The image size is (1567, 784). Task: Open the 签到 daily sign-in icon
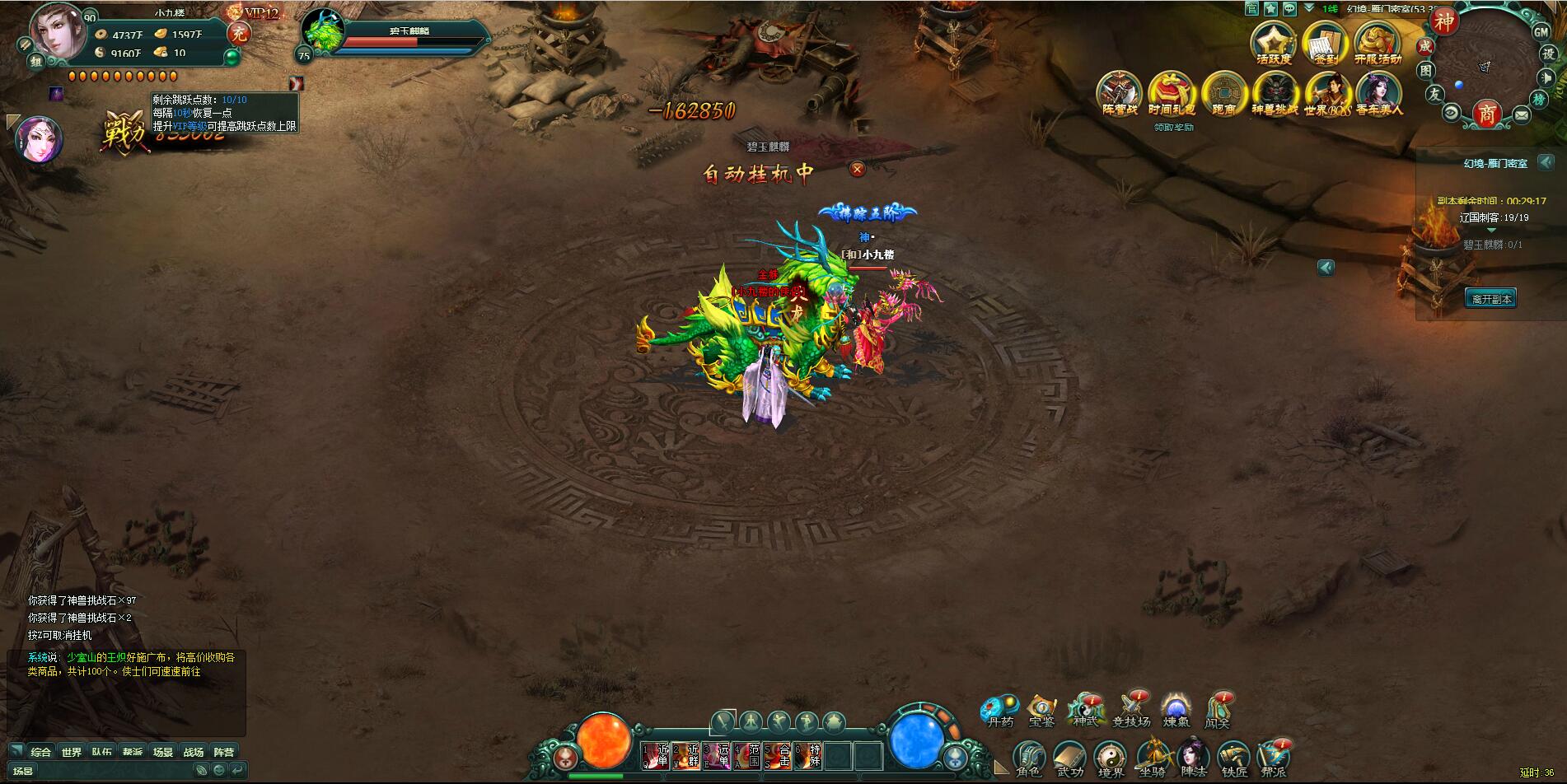[1326, 42]
